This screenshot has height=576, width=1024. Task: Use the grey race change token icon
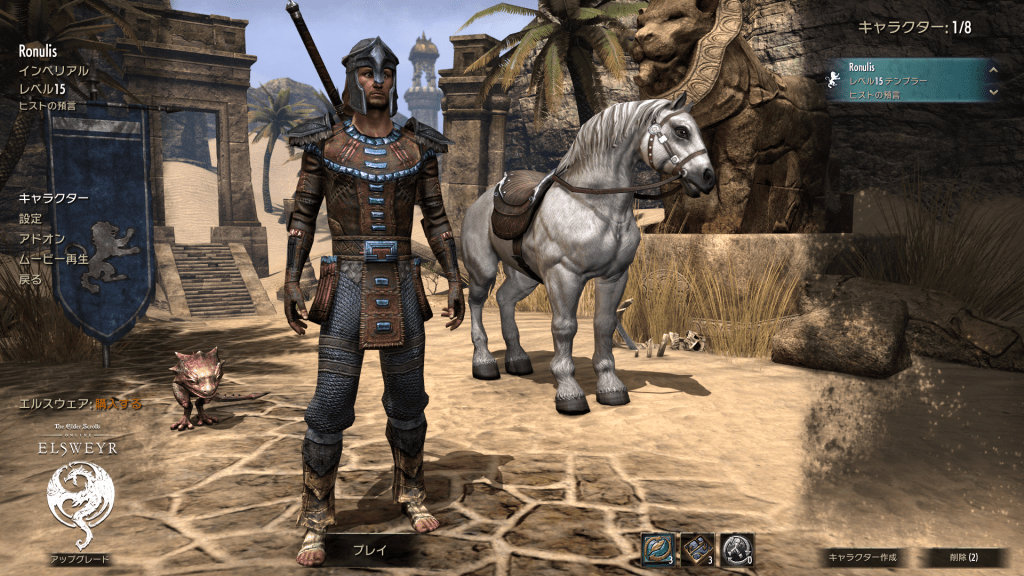[x=736, y=548]
